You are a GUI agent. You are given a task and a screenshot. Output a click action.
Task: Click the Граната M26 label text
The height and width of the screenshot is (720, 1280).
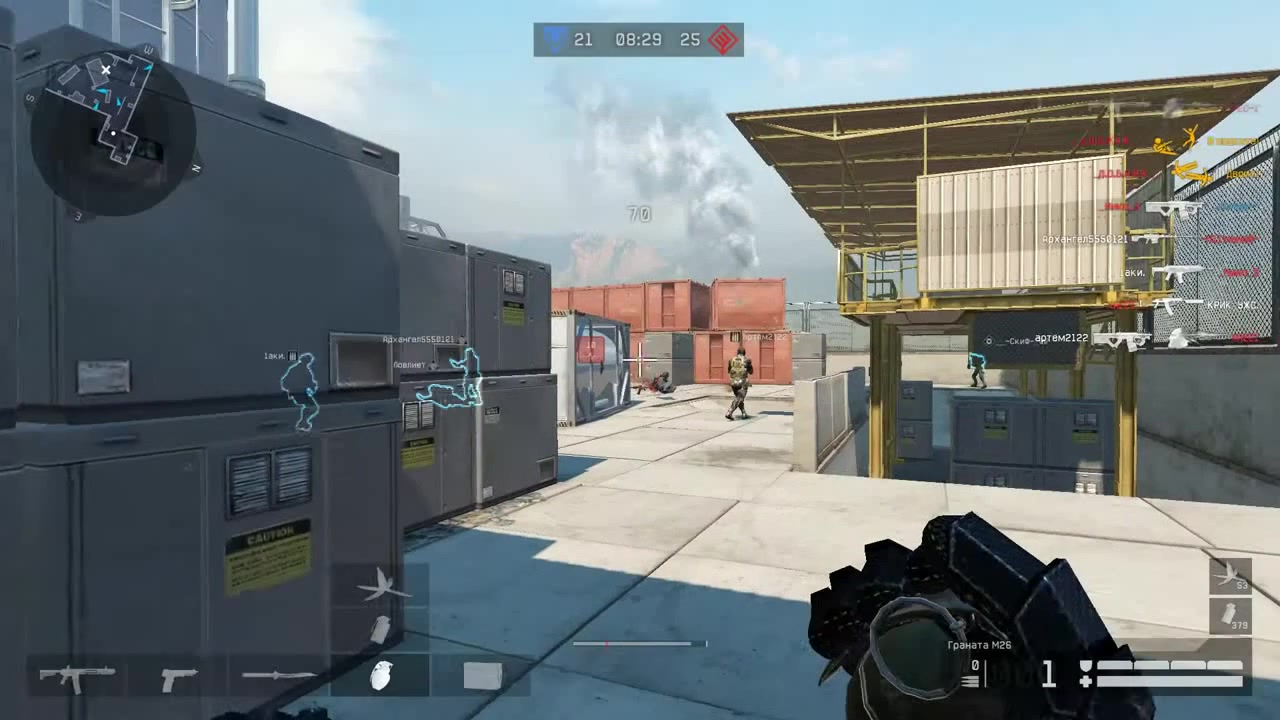[980, 645]
